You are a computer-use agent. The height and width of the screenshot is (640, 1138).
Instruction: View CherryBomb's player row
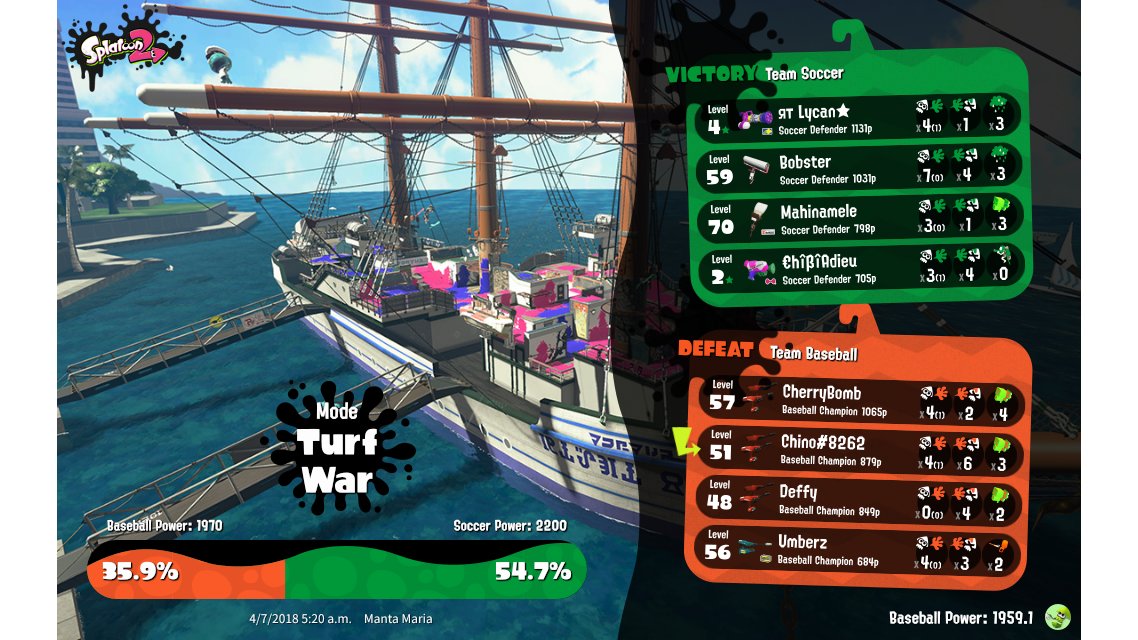click(860, 400)
